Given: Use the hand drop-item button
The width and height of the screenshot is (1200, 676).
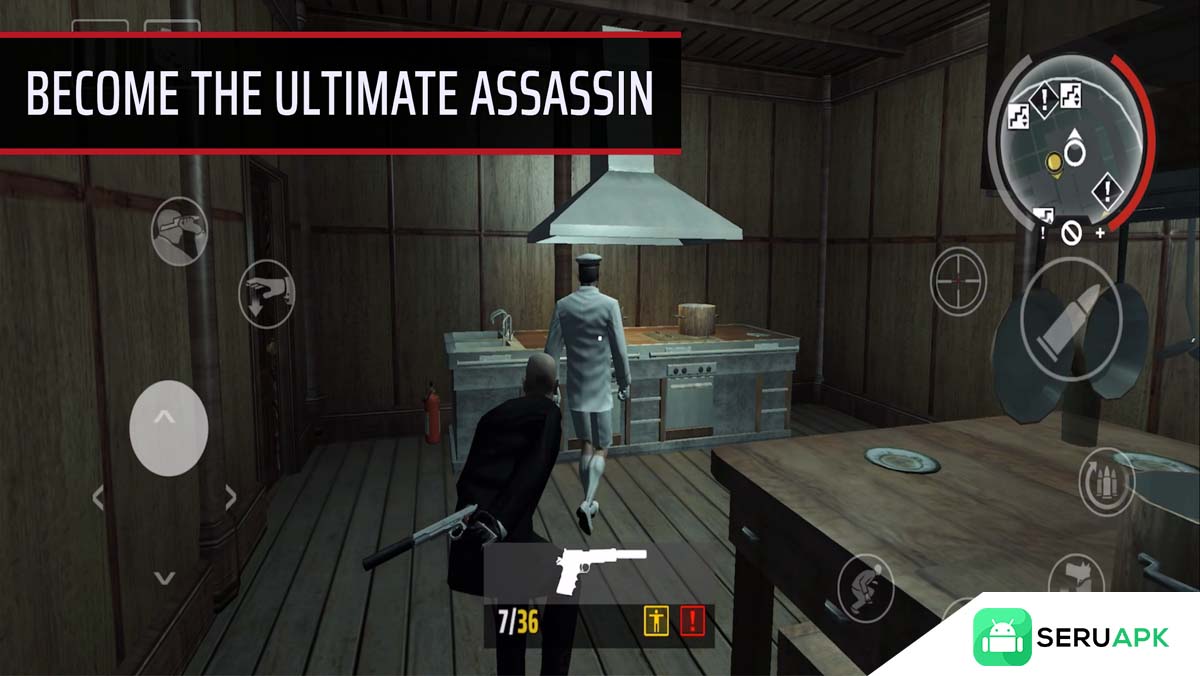Looking at the screenshot, I should pyautogui.click(x=267, y=293).
